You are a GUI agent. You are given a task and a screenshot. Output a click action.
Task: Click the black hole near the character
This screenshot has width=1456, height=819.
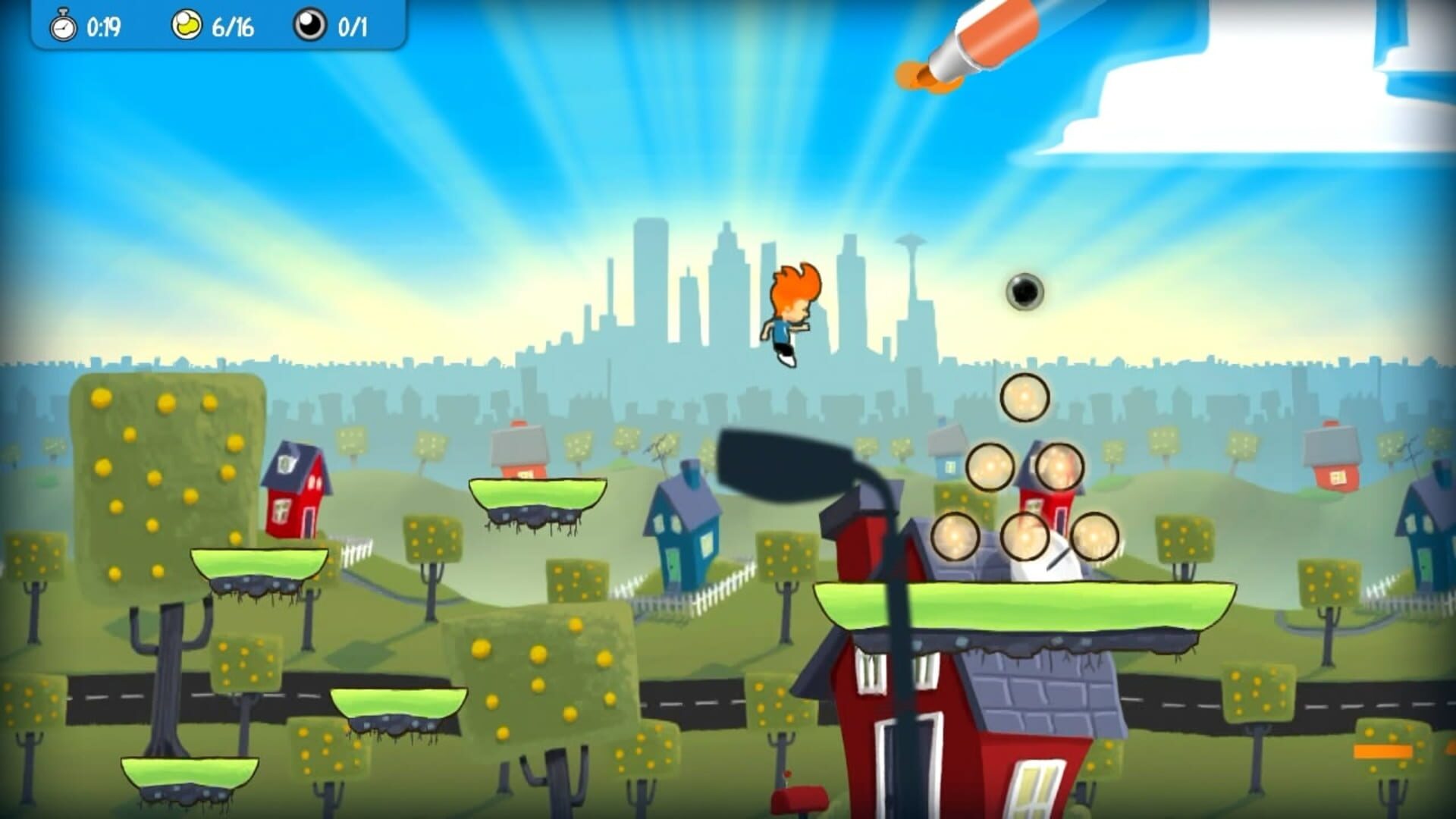point(1025,290)
